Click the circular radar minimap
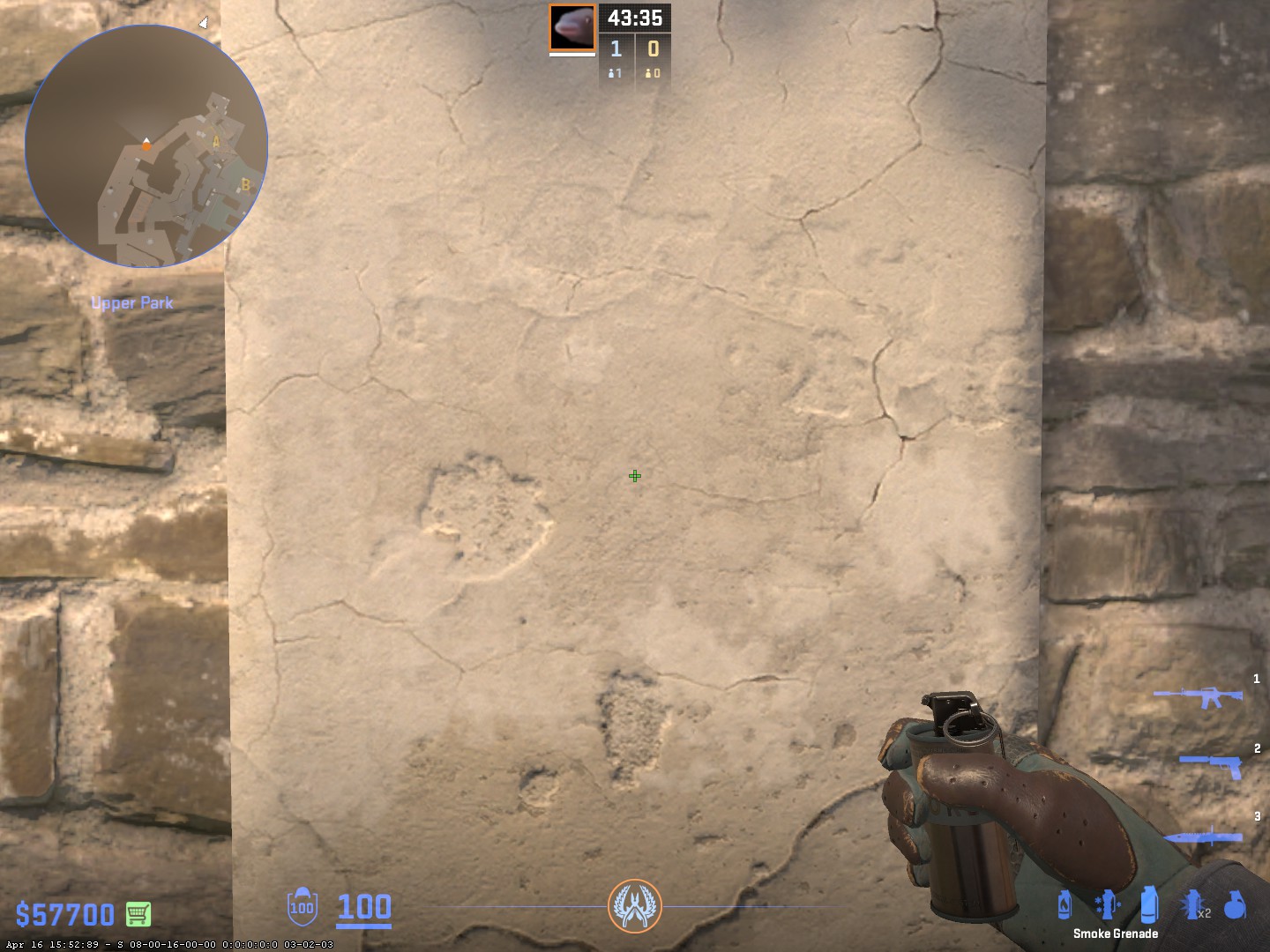Screen dimensions: 1270x952 click(x=146, y=146)
